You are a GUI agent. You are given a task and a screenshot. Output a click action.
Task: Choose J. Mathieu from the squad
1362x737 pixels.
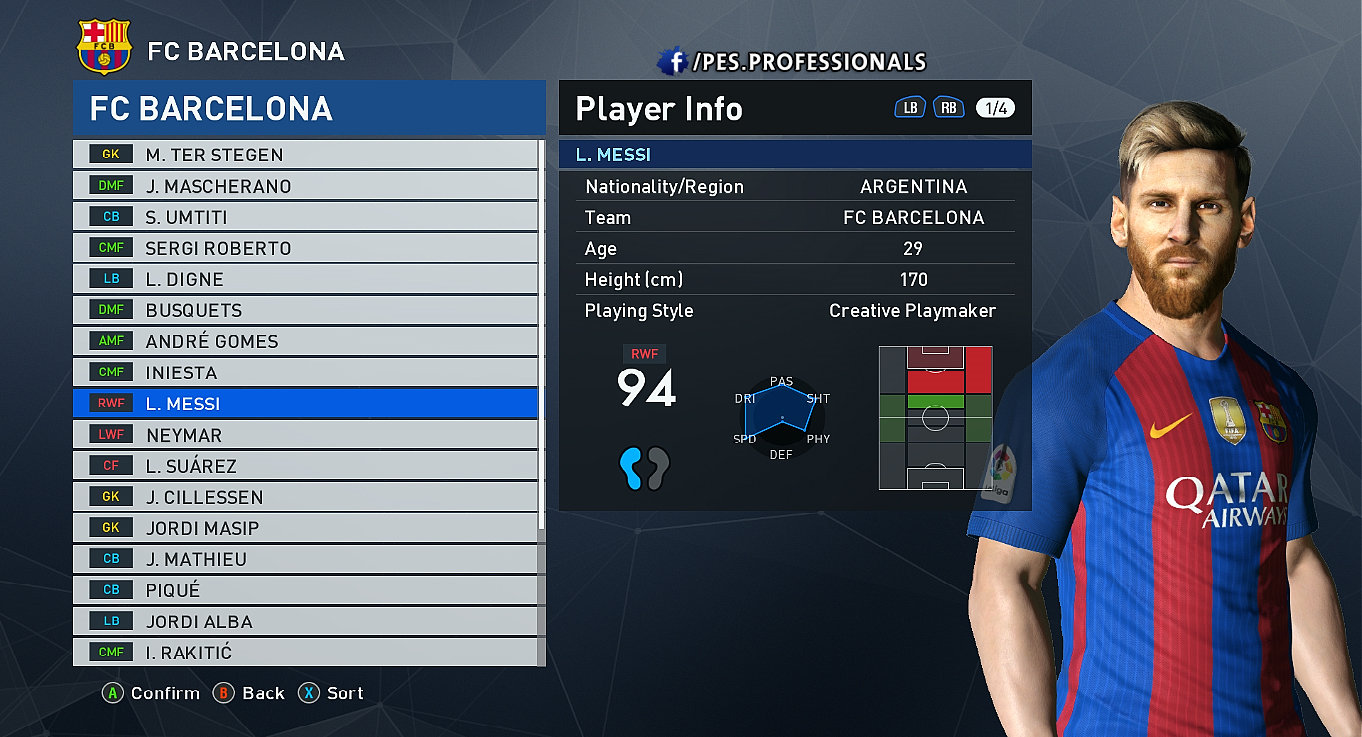pyautogui.click(x=305, y=559)
